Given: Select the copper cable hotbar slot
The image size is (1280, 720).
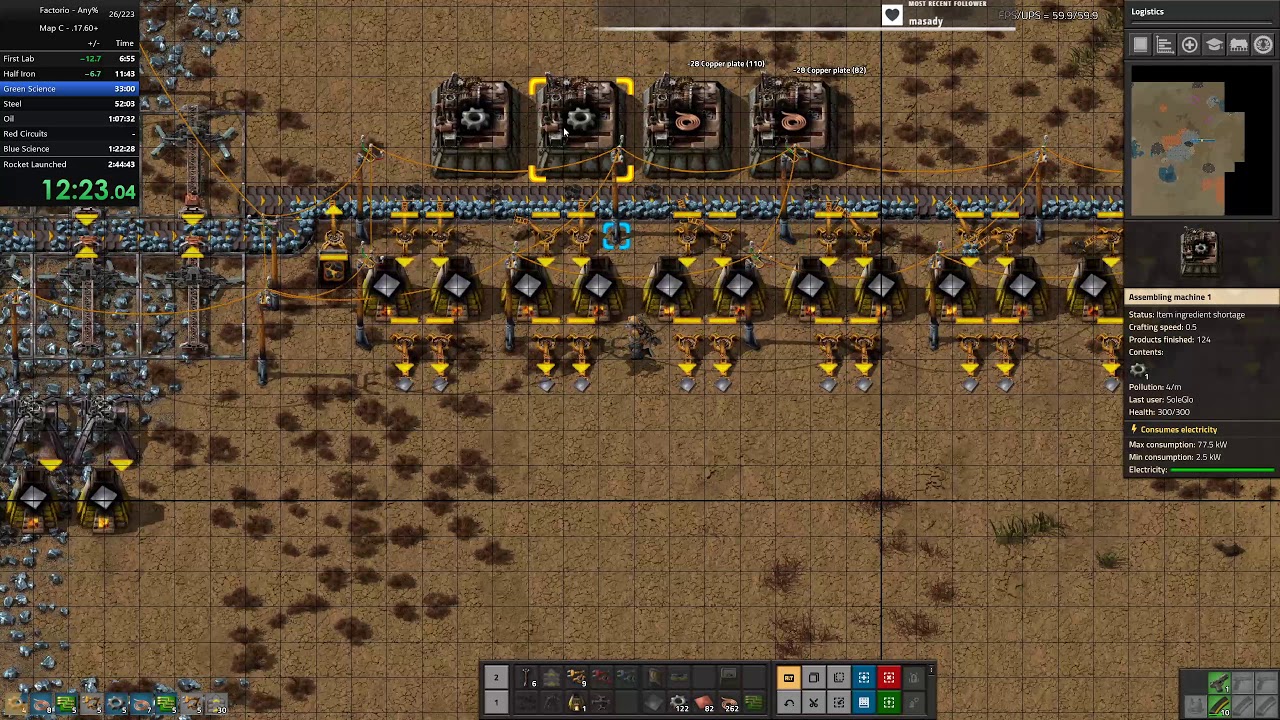Looking at the screenshot, I should click(729, 703).
